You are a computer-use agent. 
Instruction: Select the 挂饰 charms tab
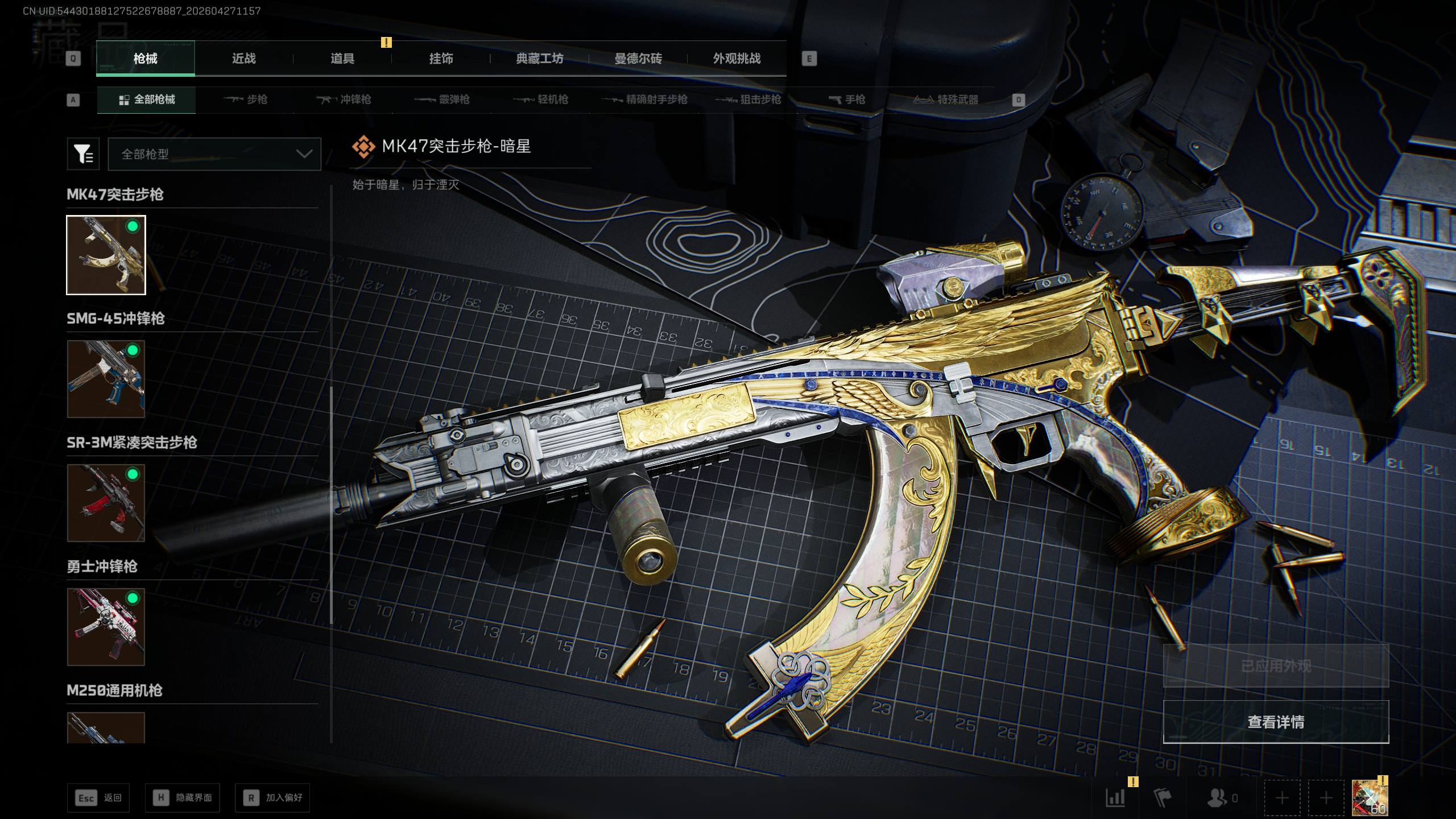point(441,59)
